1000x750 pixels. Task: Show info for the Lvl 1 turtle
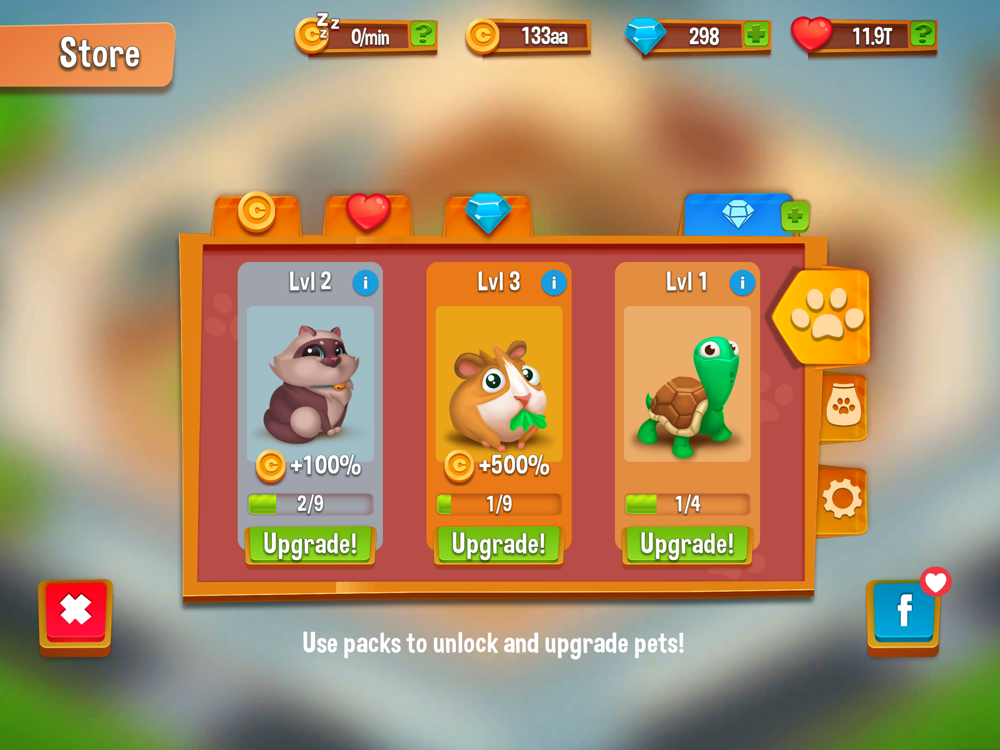click(x=742, y=283)
